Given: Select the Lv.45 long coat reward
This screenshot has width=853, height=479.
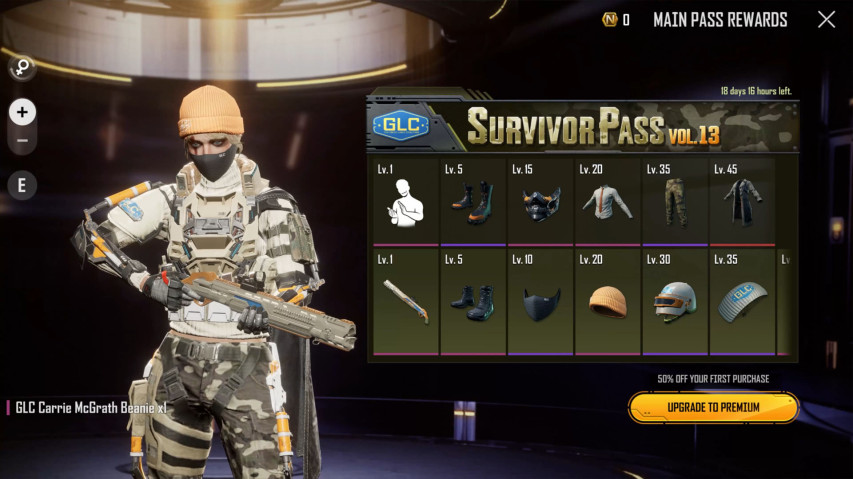Looking at the screenshot, I should click(x=742, y=202).
